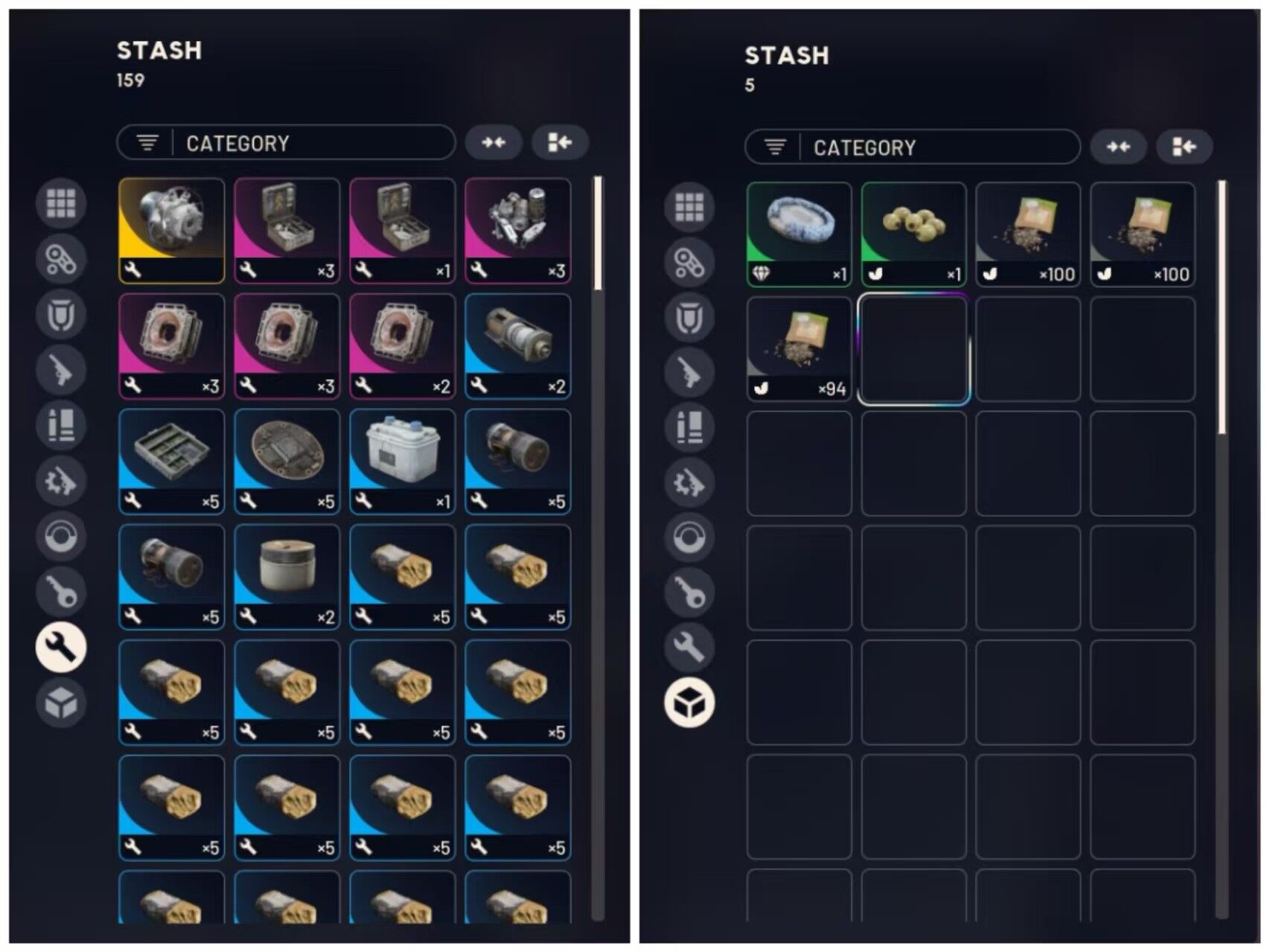The image size is (1270, 952).
Task: Click the highlighted white wrench category tab
Action: 61,646
